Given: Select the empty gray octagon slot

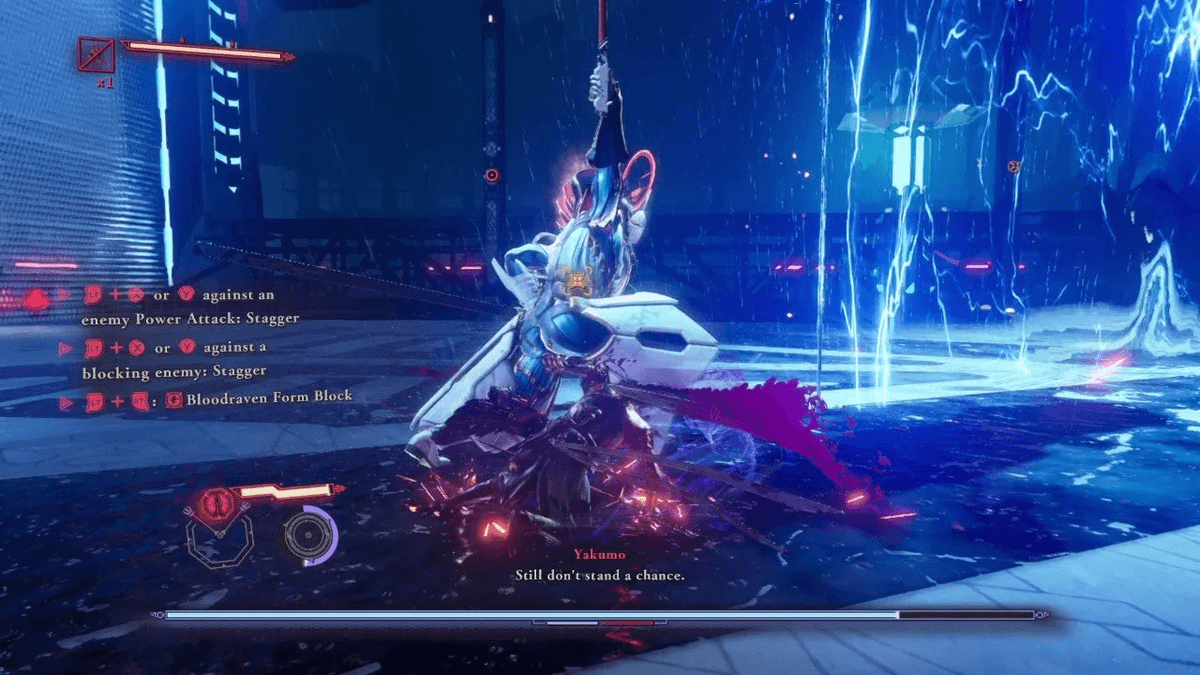Looking at the screenshot, I should pos(219,543).
